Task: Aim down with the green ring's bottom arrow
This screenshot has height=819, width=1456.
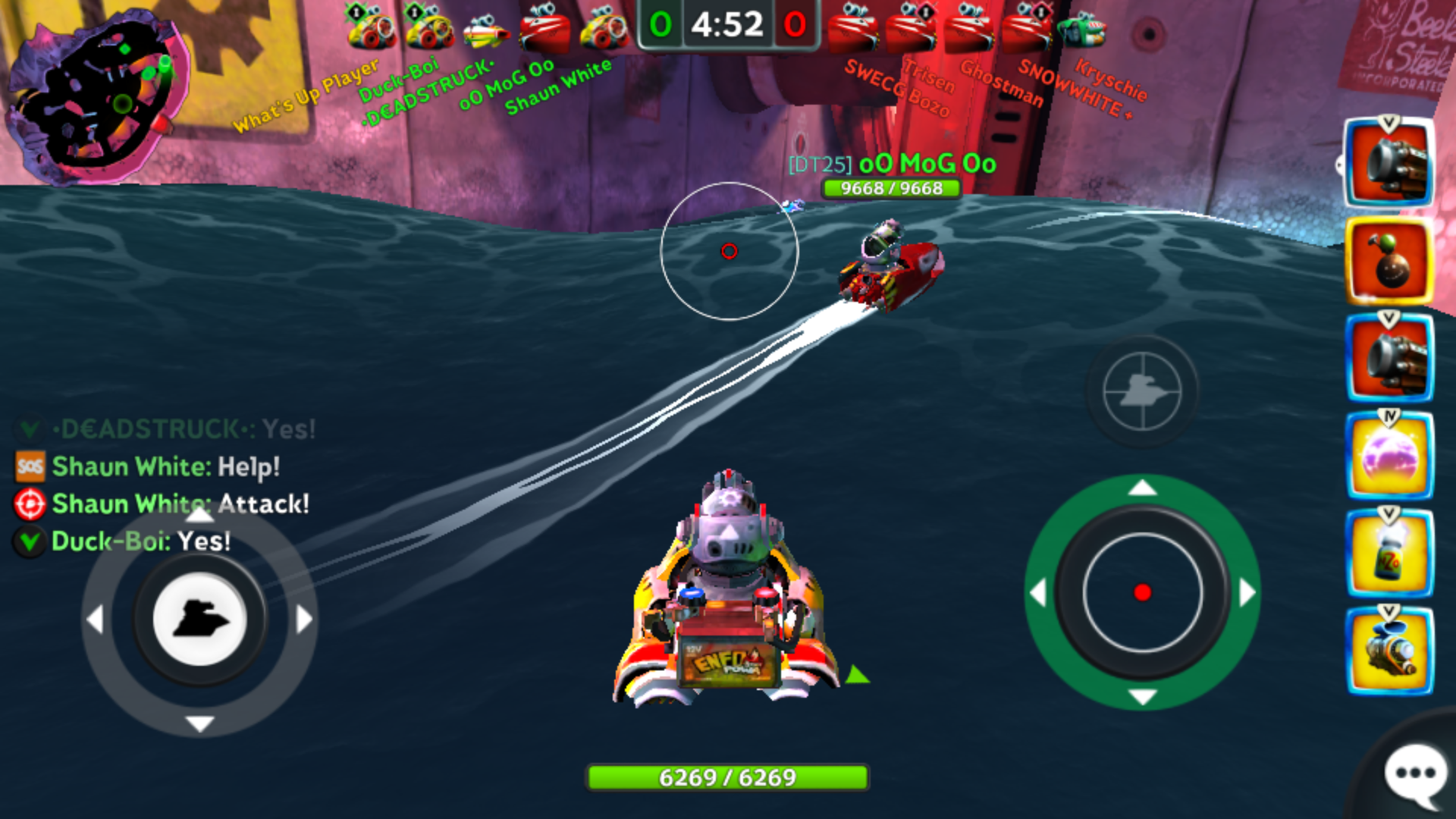Action: coord(1142,697)
